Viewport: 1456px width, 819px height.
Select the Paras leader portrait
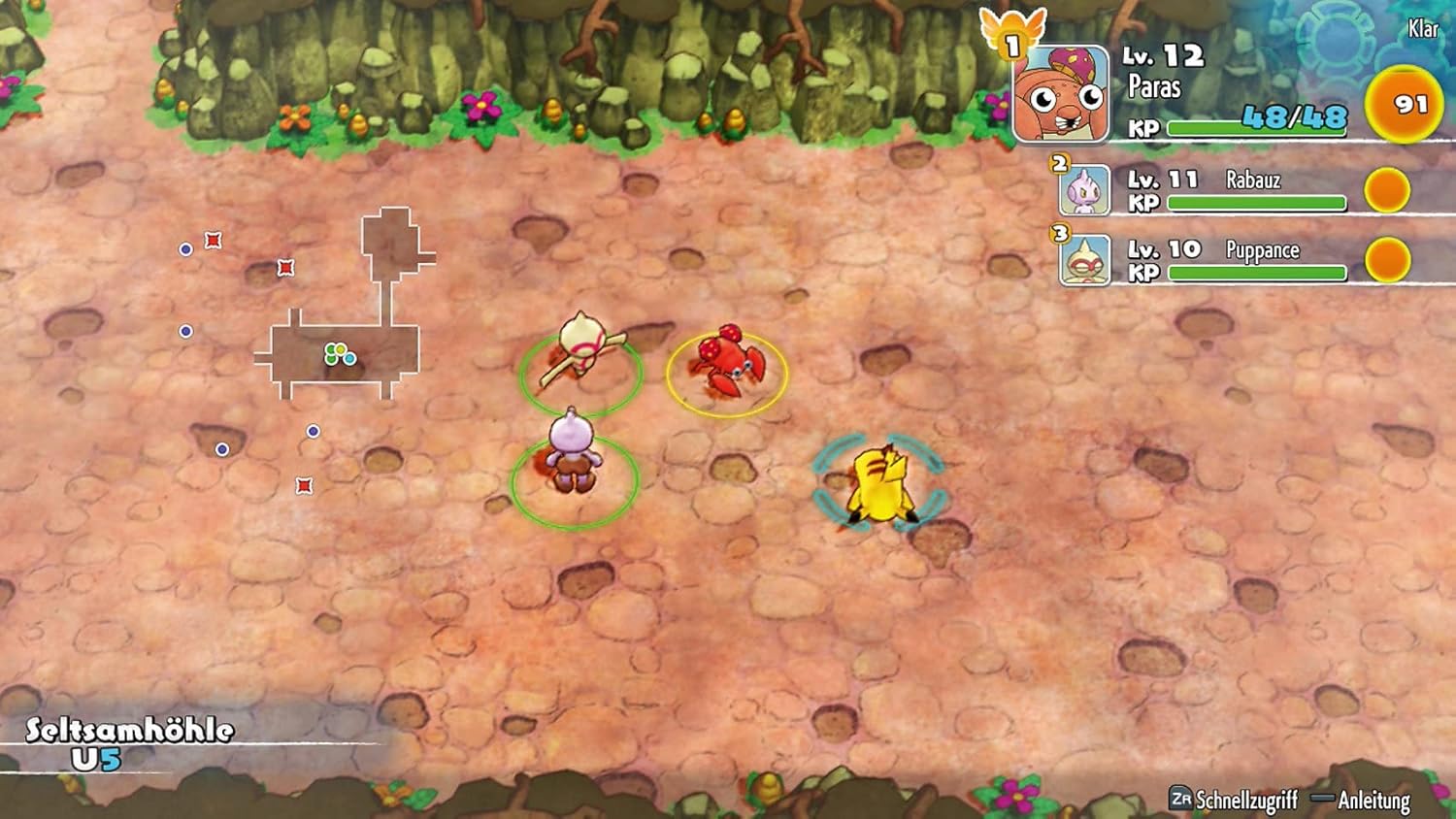tap(1061, 94)
